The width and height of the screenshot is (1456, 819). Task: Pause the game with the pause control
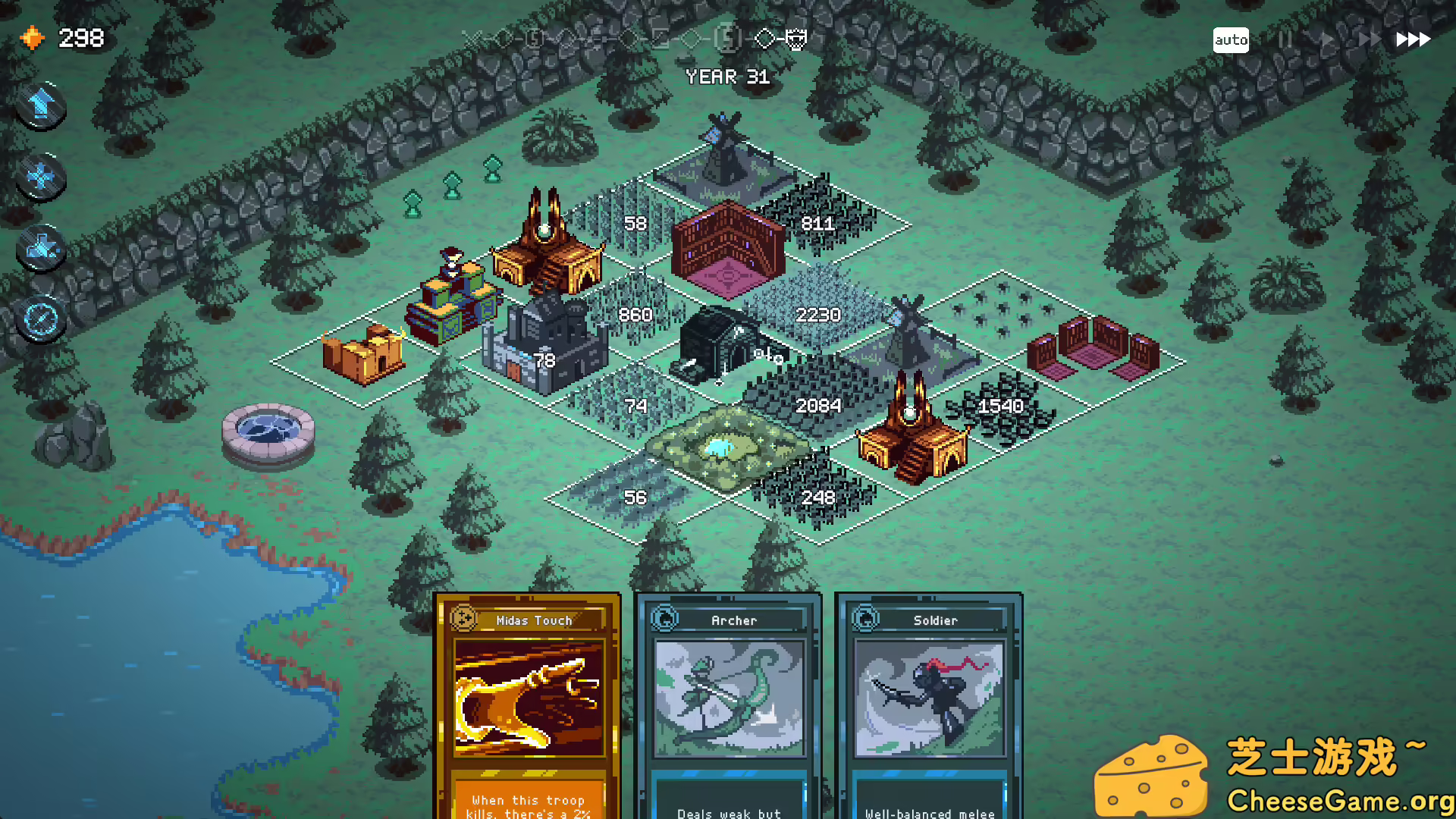pyautogui.click(x=1286, y=40)
